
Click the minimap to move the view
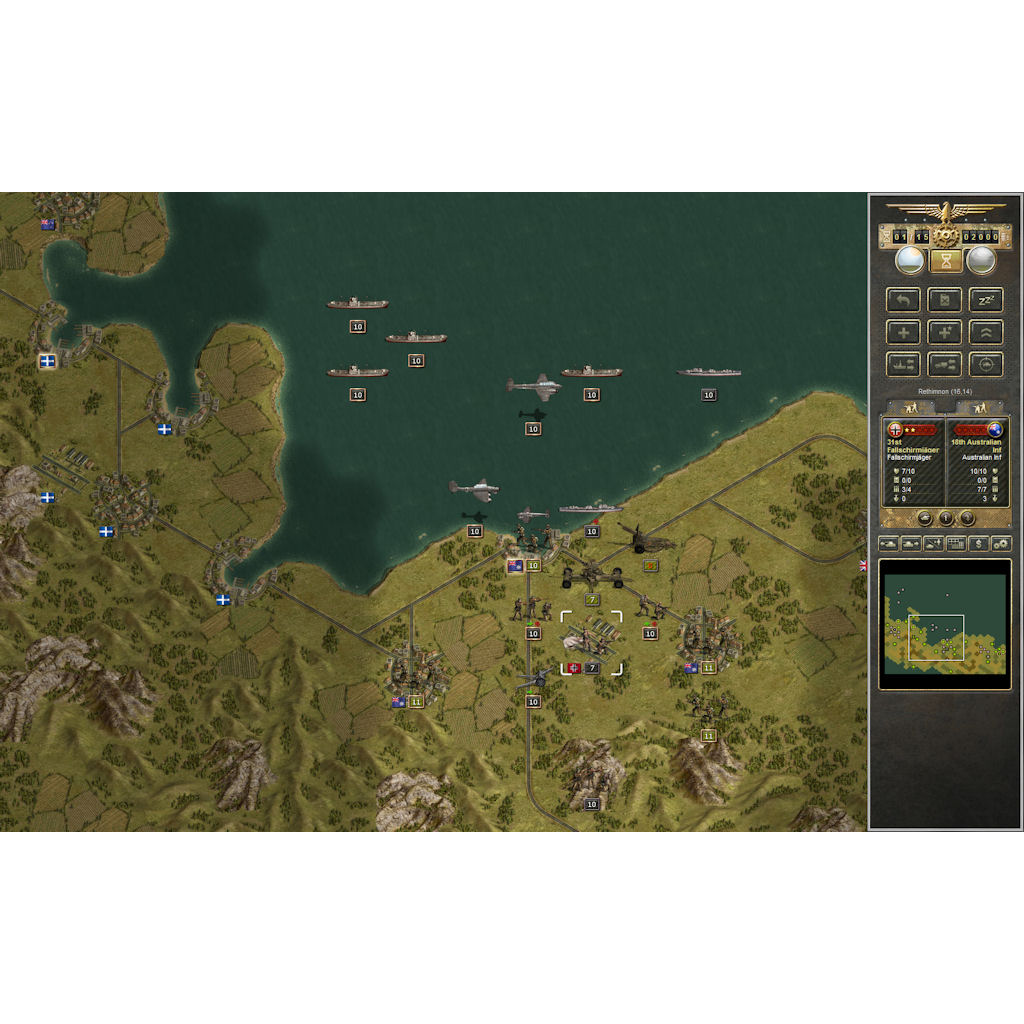944,624
